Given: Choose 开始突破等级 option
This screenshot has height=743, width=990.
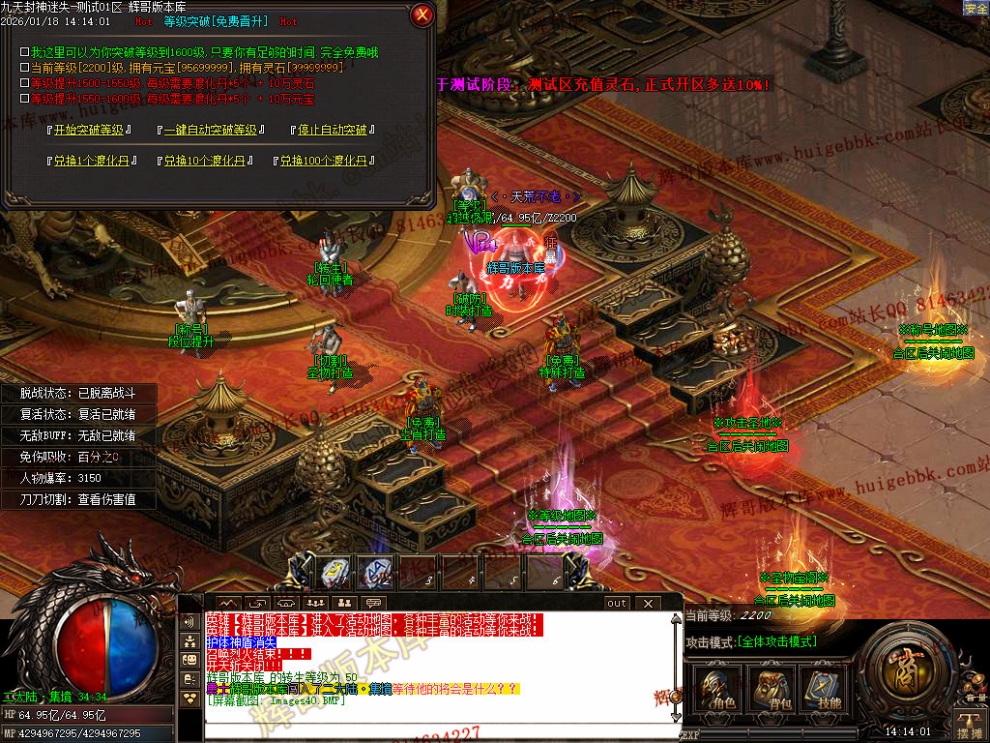Looking at the screenshot, I should tap(90, 130).
